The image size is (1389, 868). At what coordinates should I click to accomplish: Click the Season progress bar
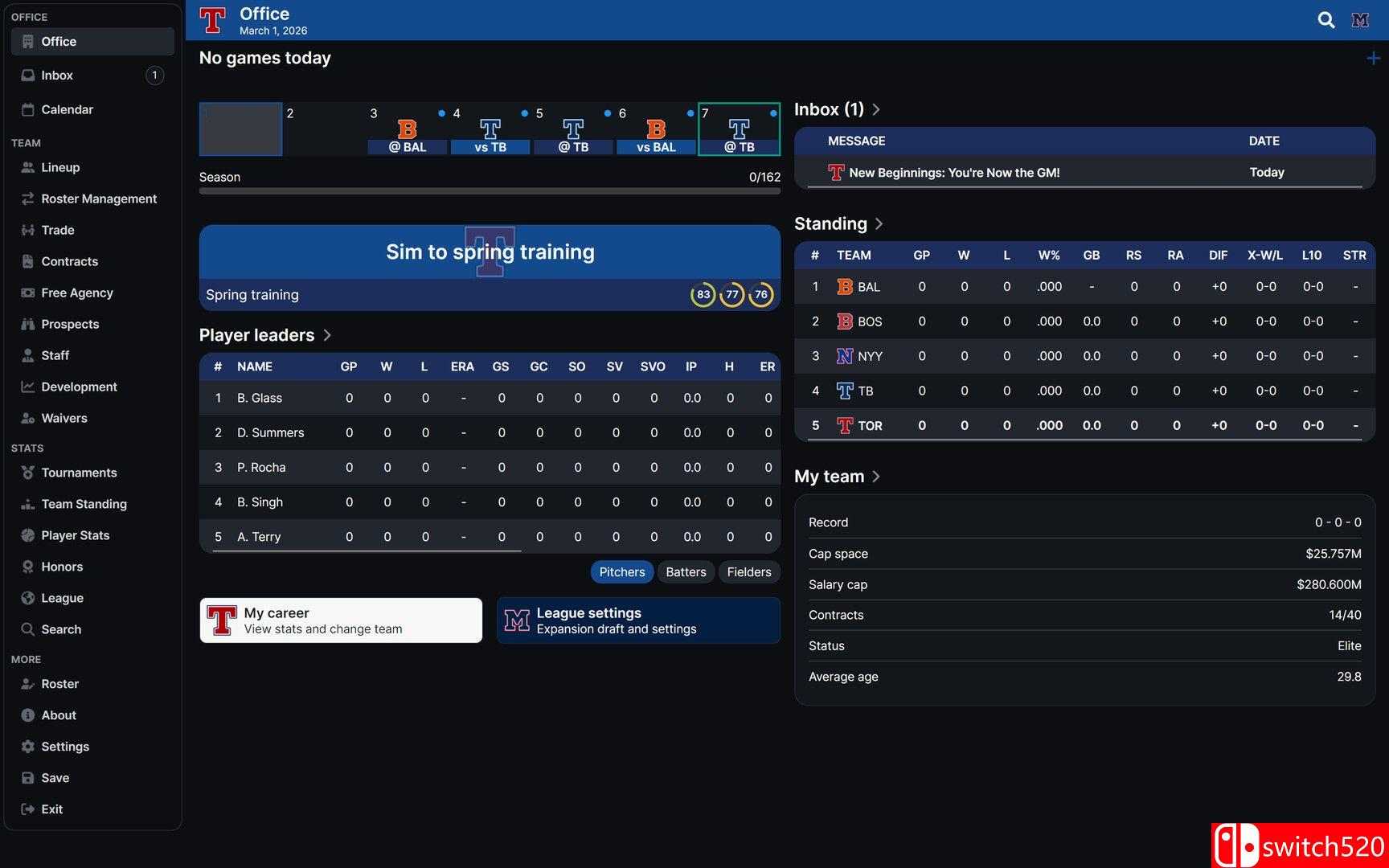(489, 191)
